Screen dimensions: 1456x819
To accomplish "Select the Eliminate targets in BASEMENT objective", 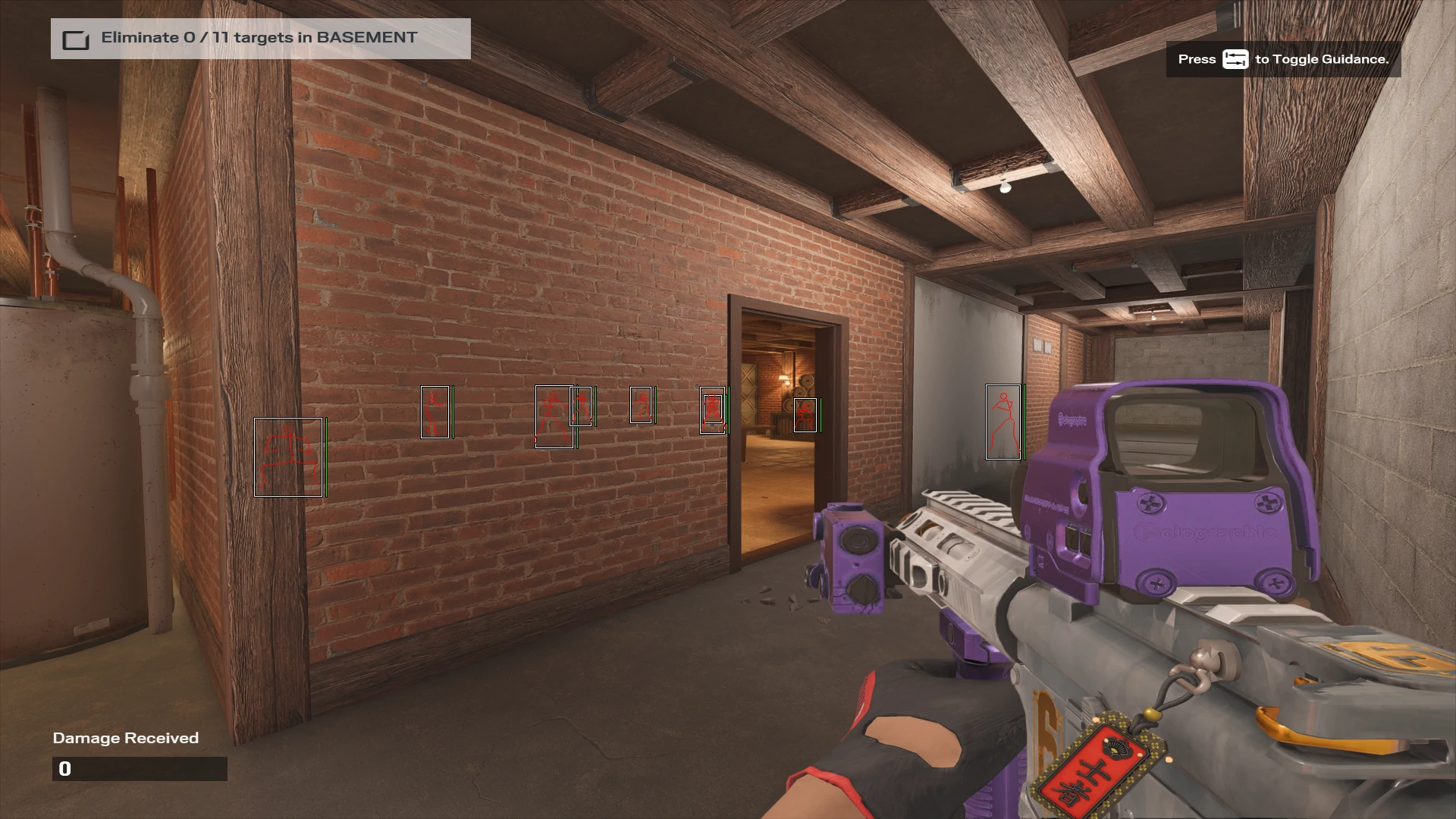I will [259, 38].
